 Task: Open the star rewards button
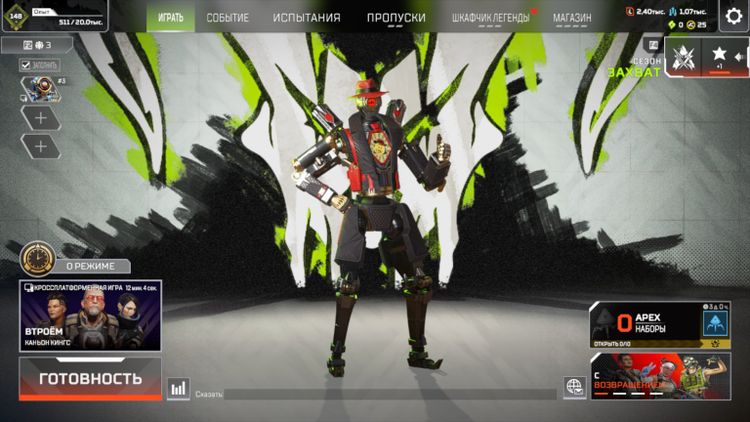[x=719, y=56]
